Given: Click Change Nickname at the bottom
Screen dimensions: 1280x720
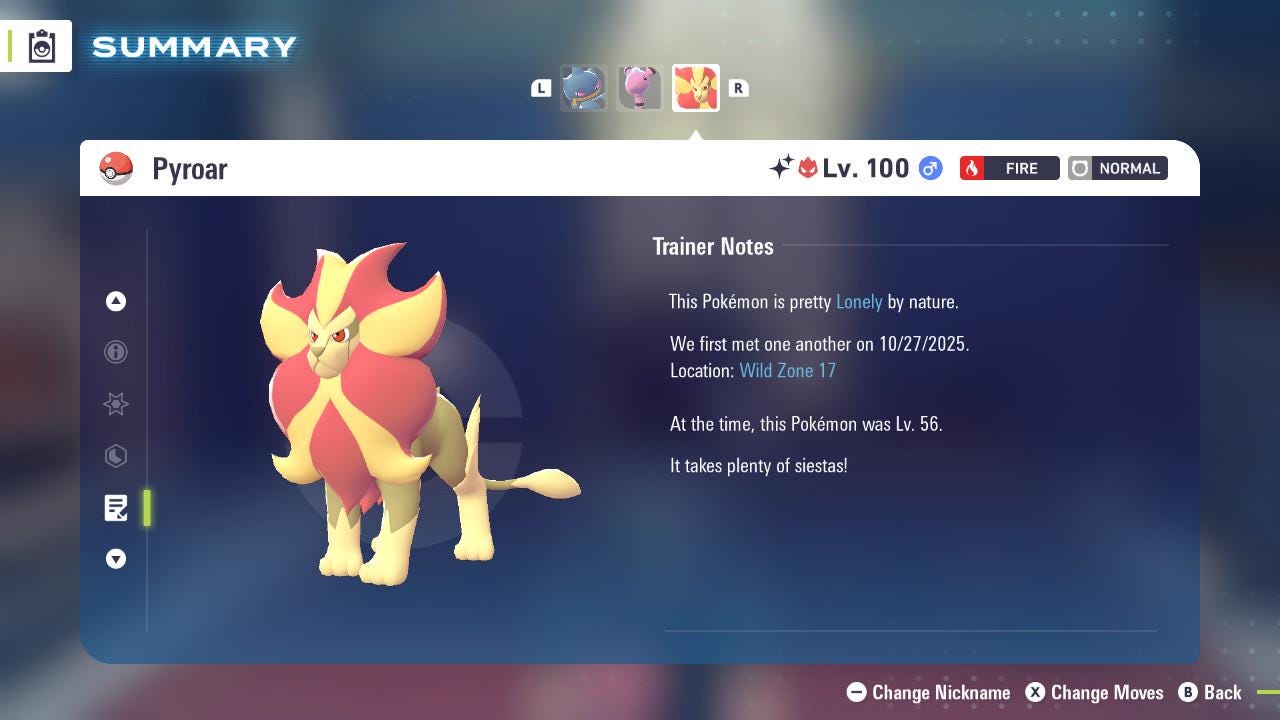Looking at the screenshot, I should (x=928, y=692).
